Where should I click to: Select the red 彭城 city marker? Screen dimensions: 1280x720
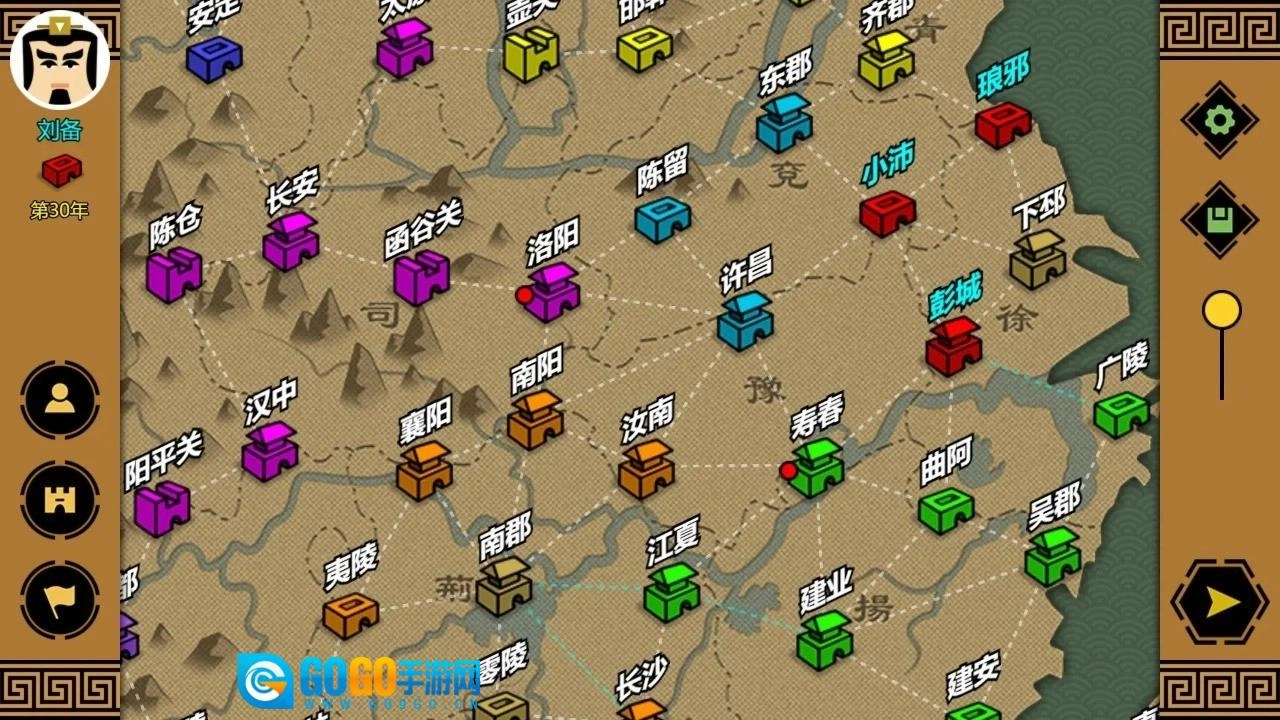point(951,345)
